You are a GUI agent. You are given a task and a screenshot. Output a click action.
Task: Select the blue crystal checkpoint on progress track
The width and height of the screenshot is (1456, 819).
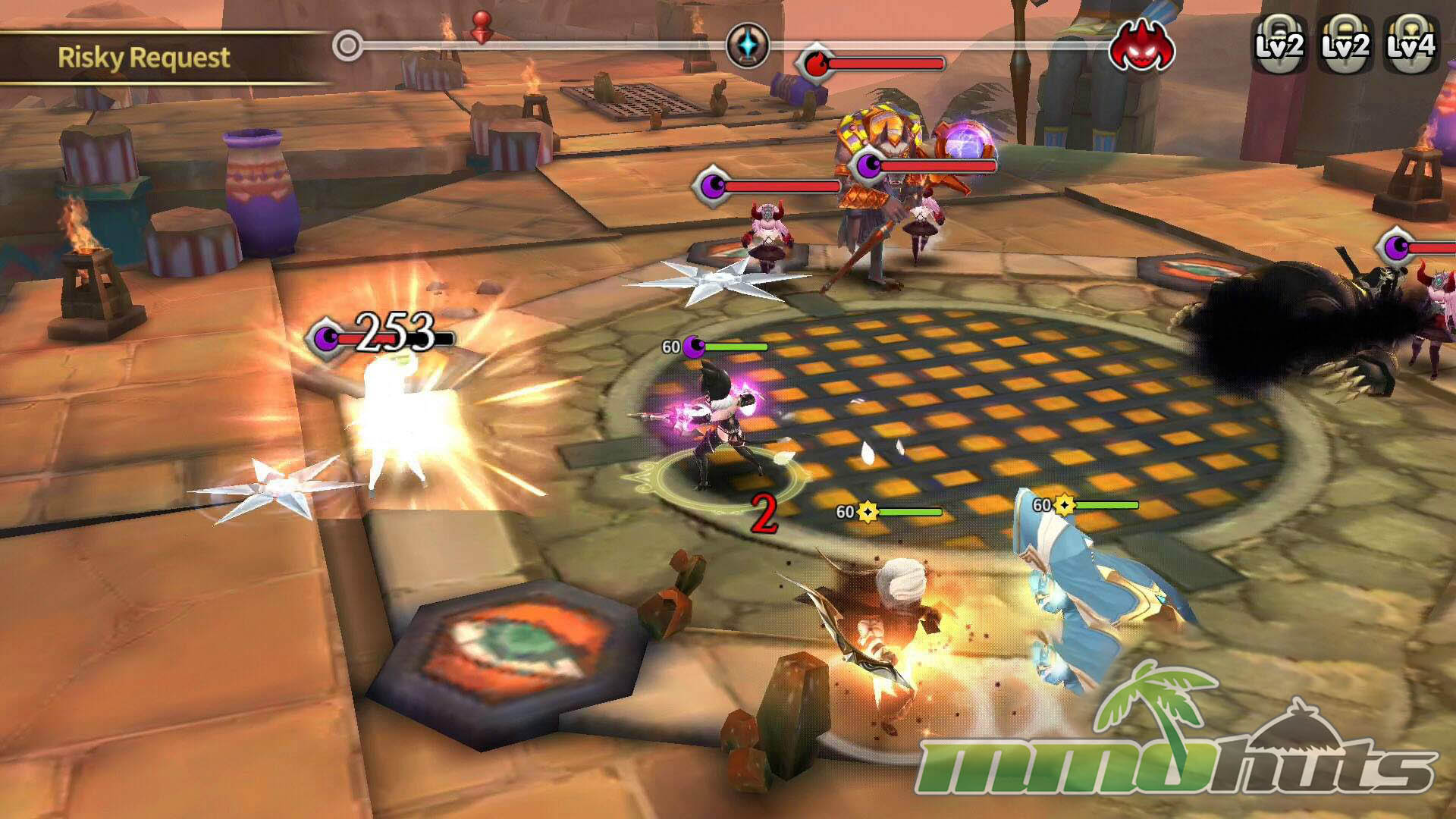point(748,45)
